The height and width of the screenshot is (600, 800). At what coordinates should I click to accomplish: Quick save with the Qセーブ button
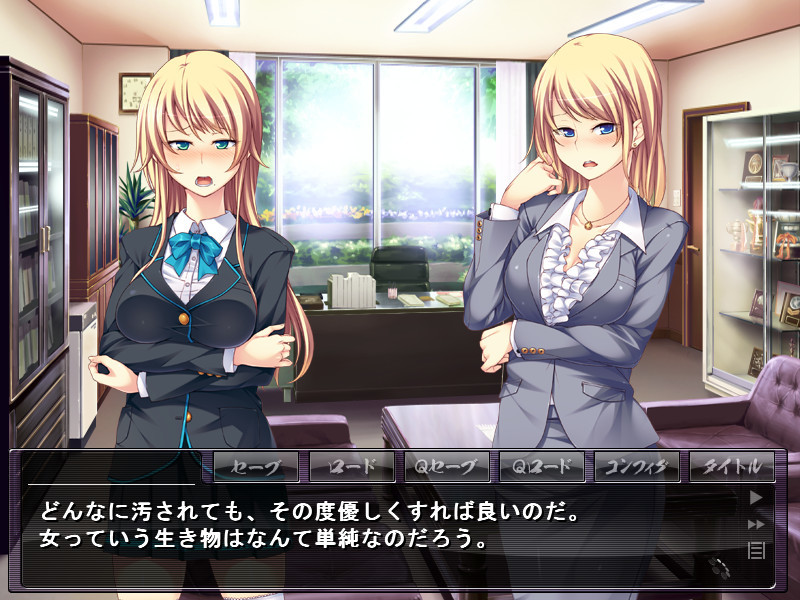[x=447, y=467]
